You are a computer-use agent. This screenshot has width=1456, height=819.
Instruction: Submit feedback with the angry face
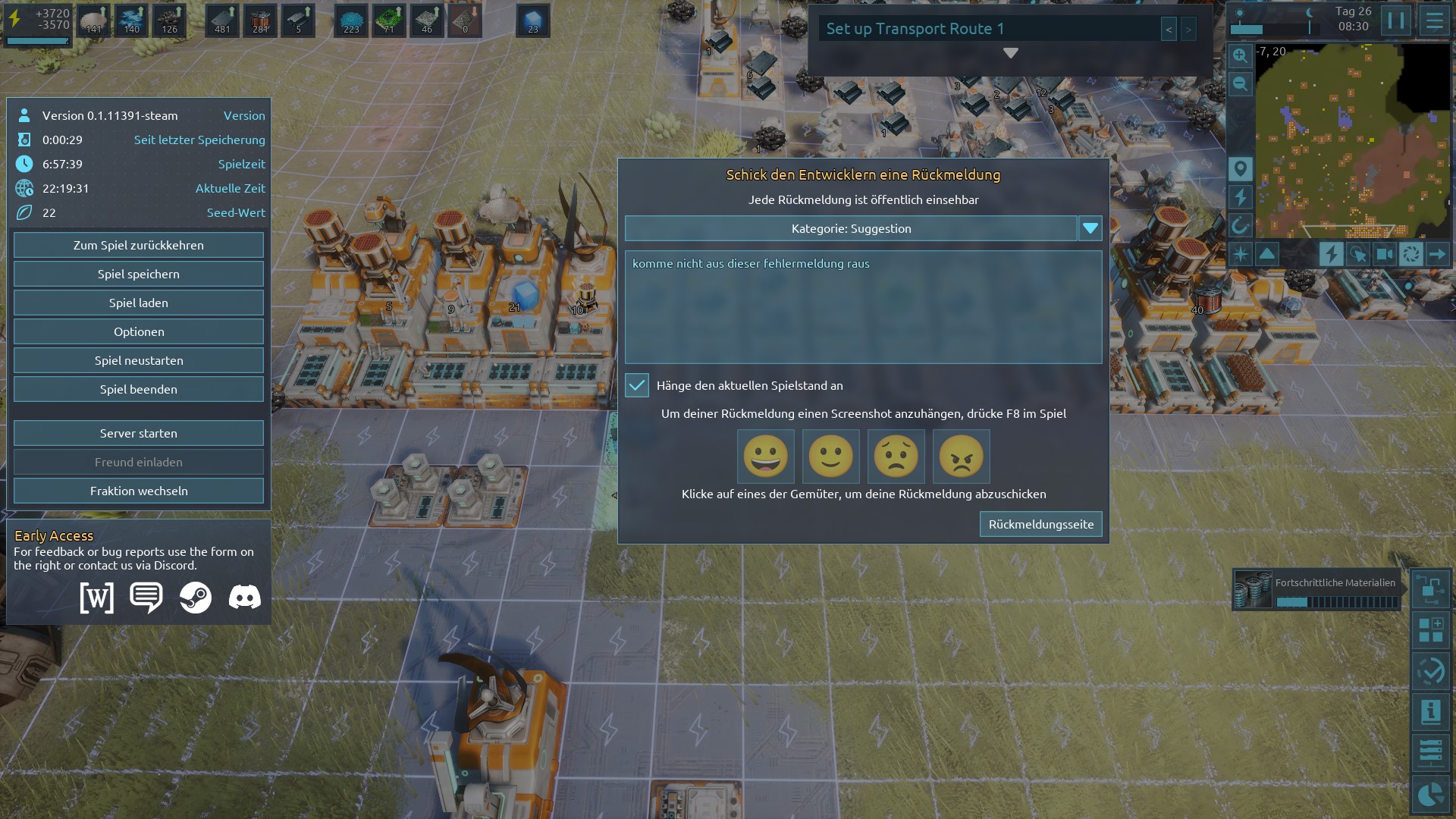(x=961, y=457)
